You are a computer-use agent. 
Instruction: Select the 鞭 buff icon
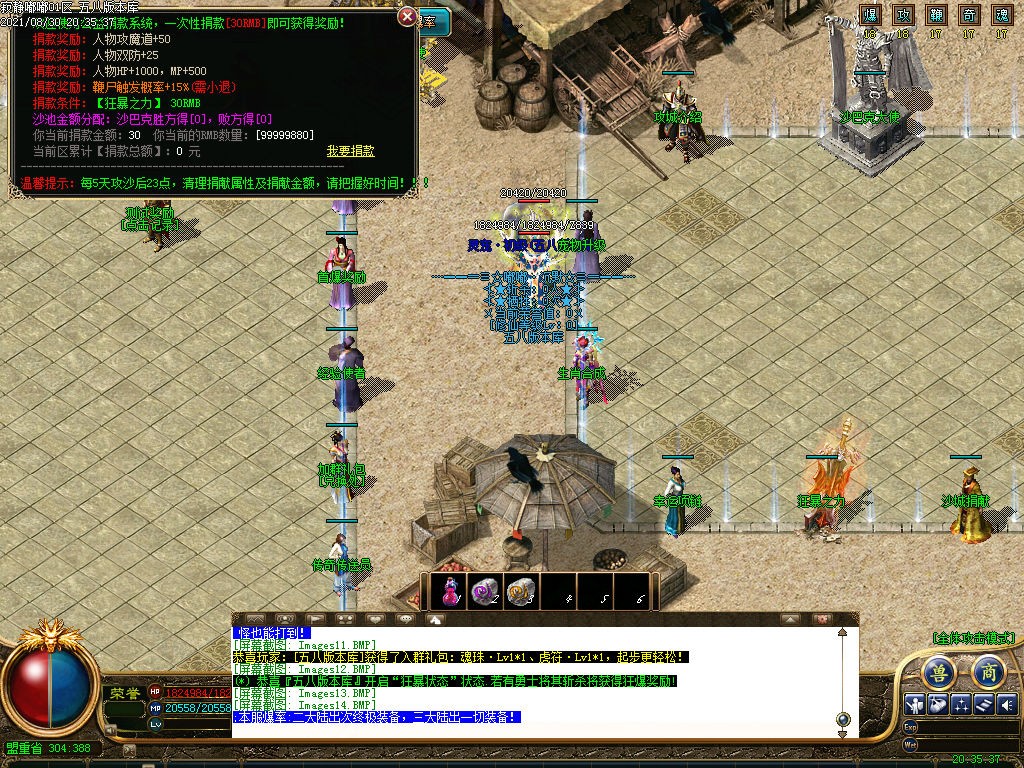pyautogui.click(x=936, y=16)
